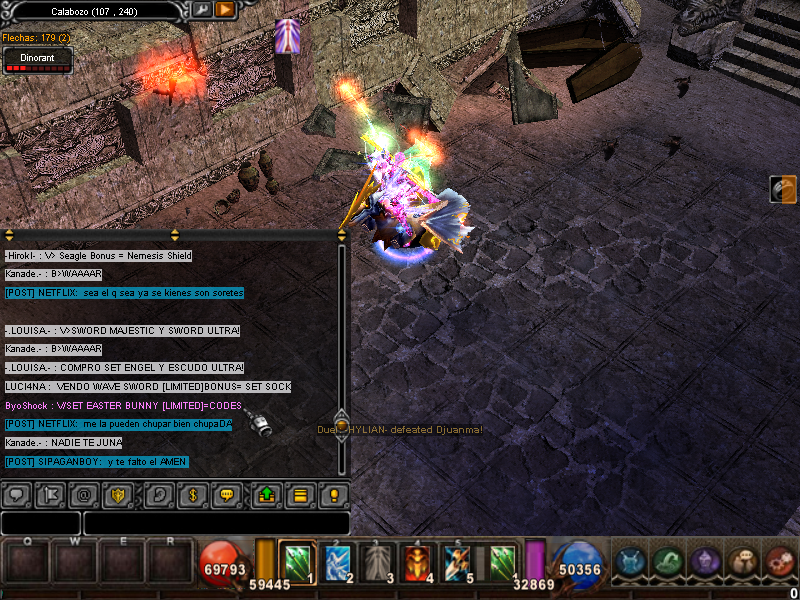Toggle the yellow speech bubble button
Viewport: 800px width, 600px height.
[x=227, y=494]
